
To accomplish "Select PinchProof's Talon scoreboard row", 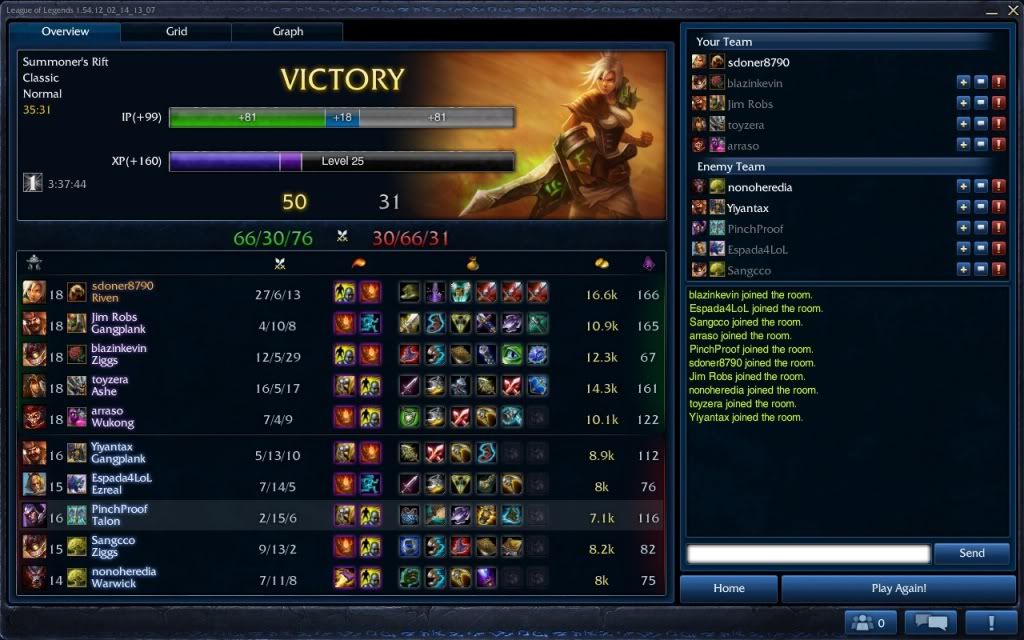I will coord(340,515).
